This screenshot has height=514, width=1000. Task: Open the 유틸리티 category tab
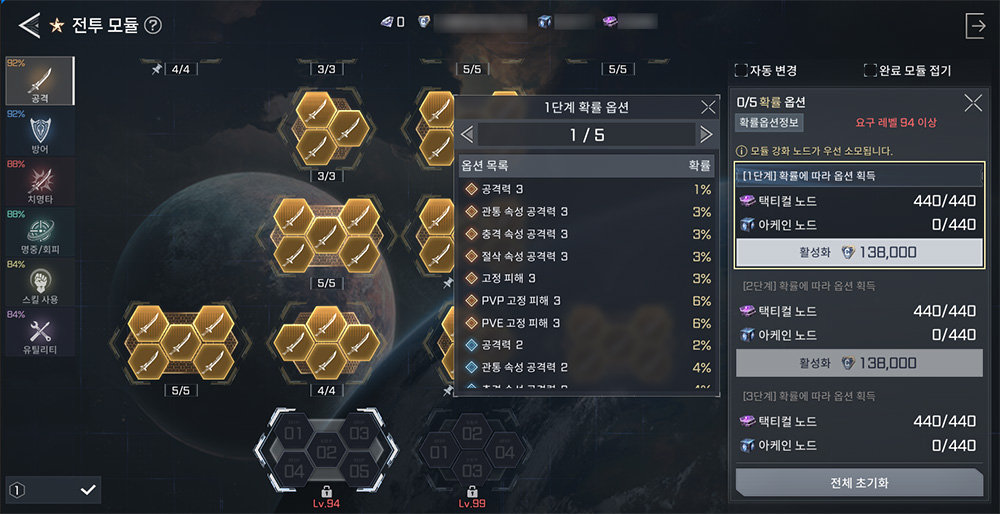click(40, 331)
